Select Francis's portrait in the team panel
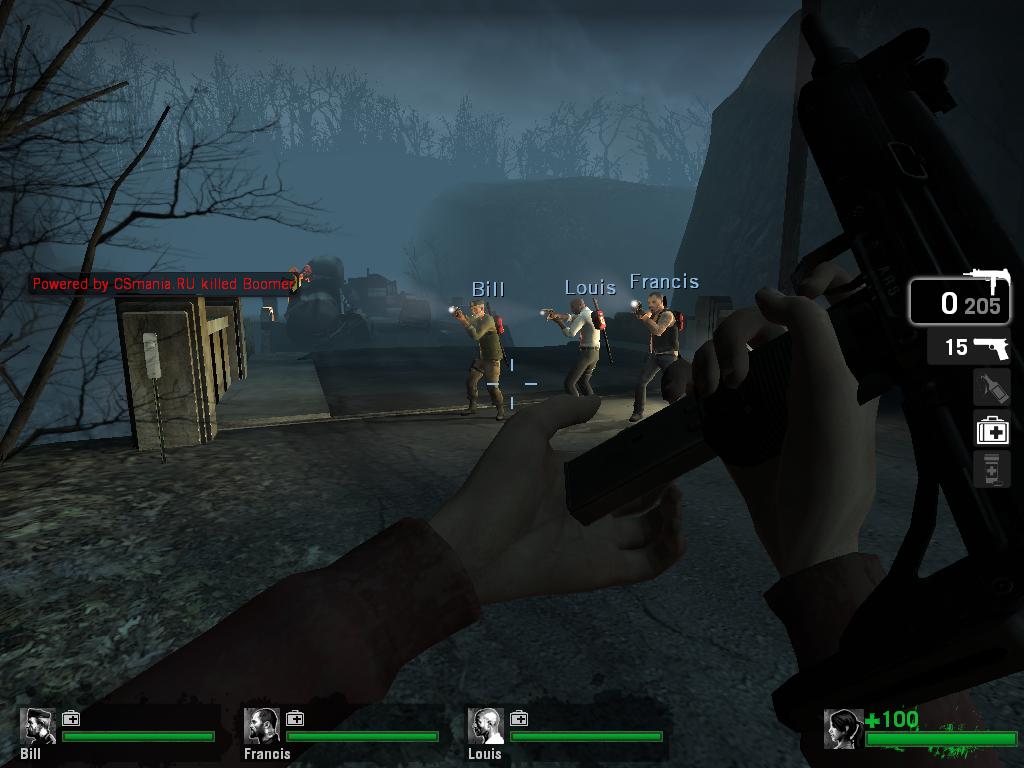The height and width of the screenshot is (768, 1024). (x=263, y=726)
